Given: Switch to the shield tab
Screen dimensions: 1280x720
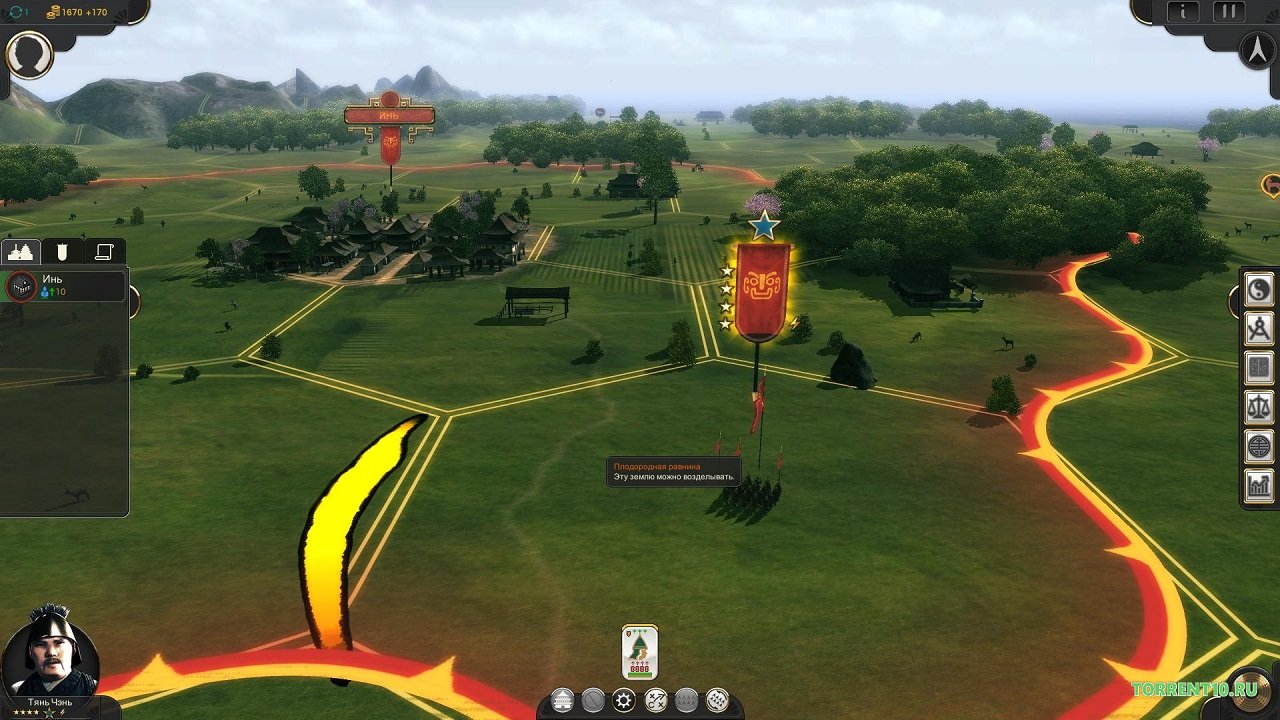Looking at the screenshot, I should pos(62,252).
